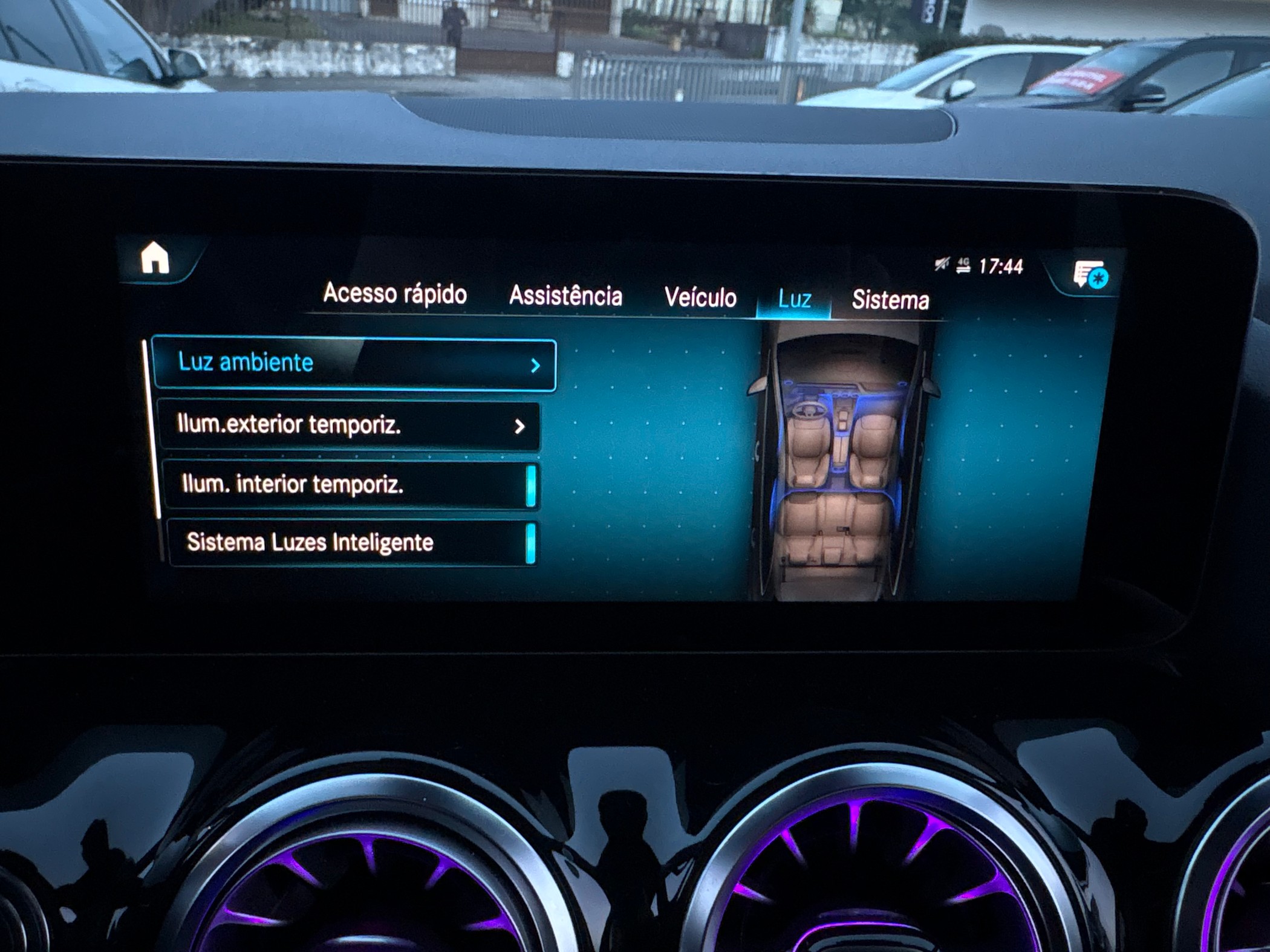The height and width of the screenshot is (952, 1270).
Task: Tap the car interior lighting preview
Action: [x=842, y=462]
